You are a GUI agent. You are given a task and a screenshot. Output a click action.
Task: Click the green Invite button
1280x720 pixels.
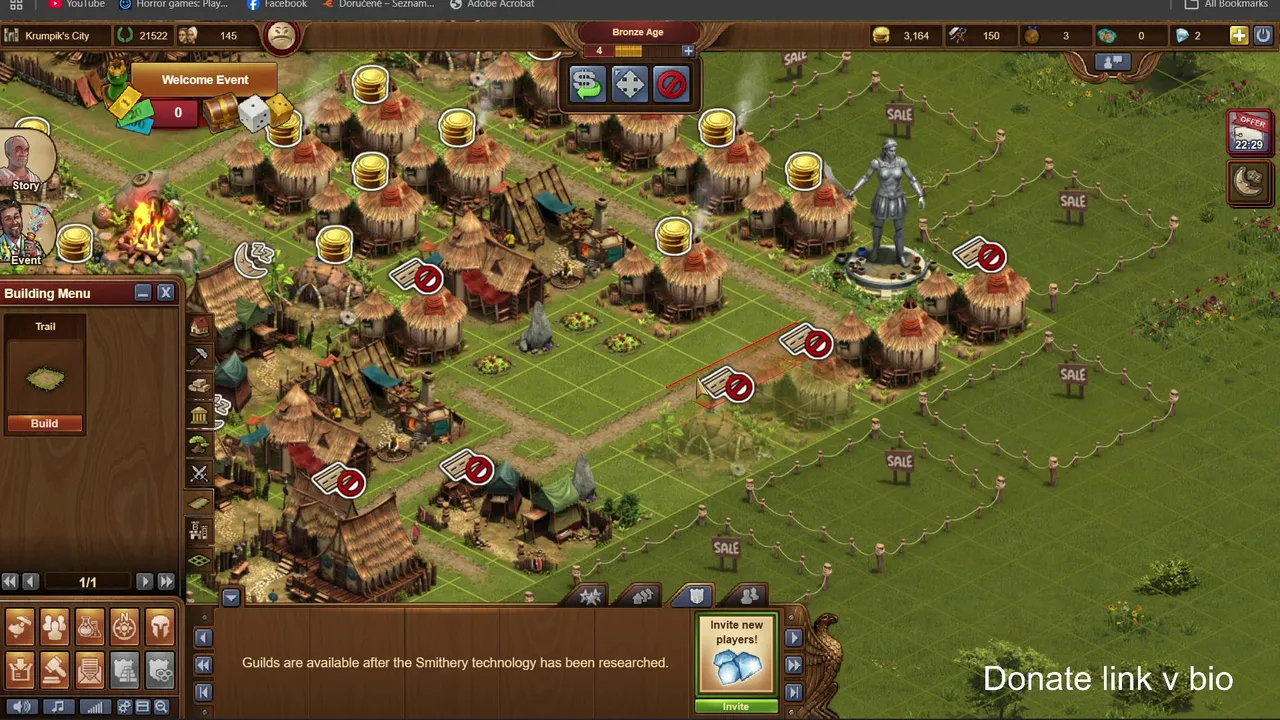coord(735,706)
